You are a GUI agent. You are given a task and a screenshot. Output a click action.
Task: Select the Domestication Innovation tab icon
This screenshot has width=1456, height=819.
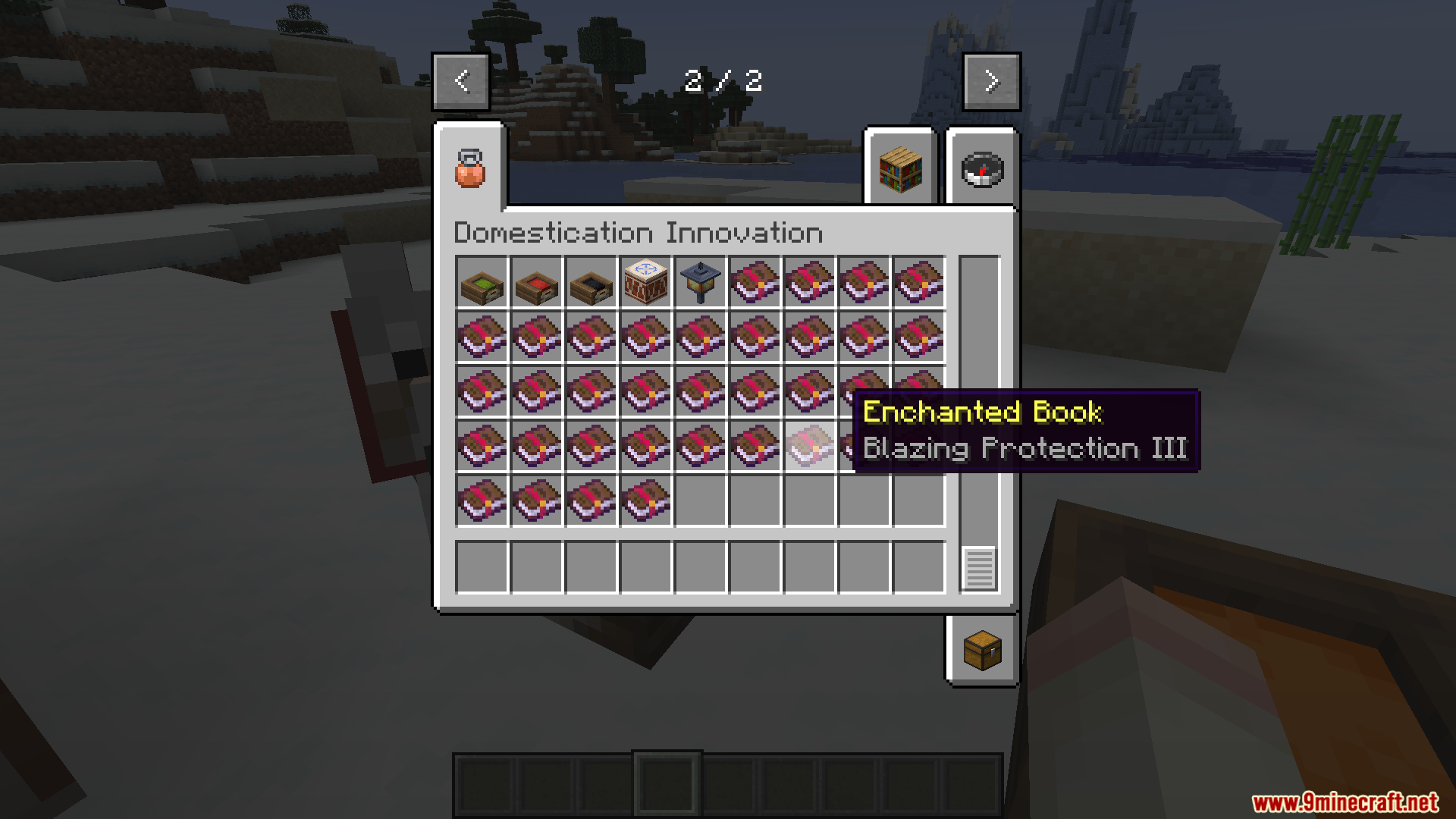469,168
